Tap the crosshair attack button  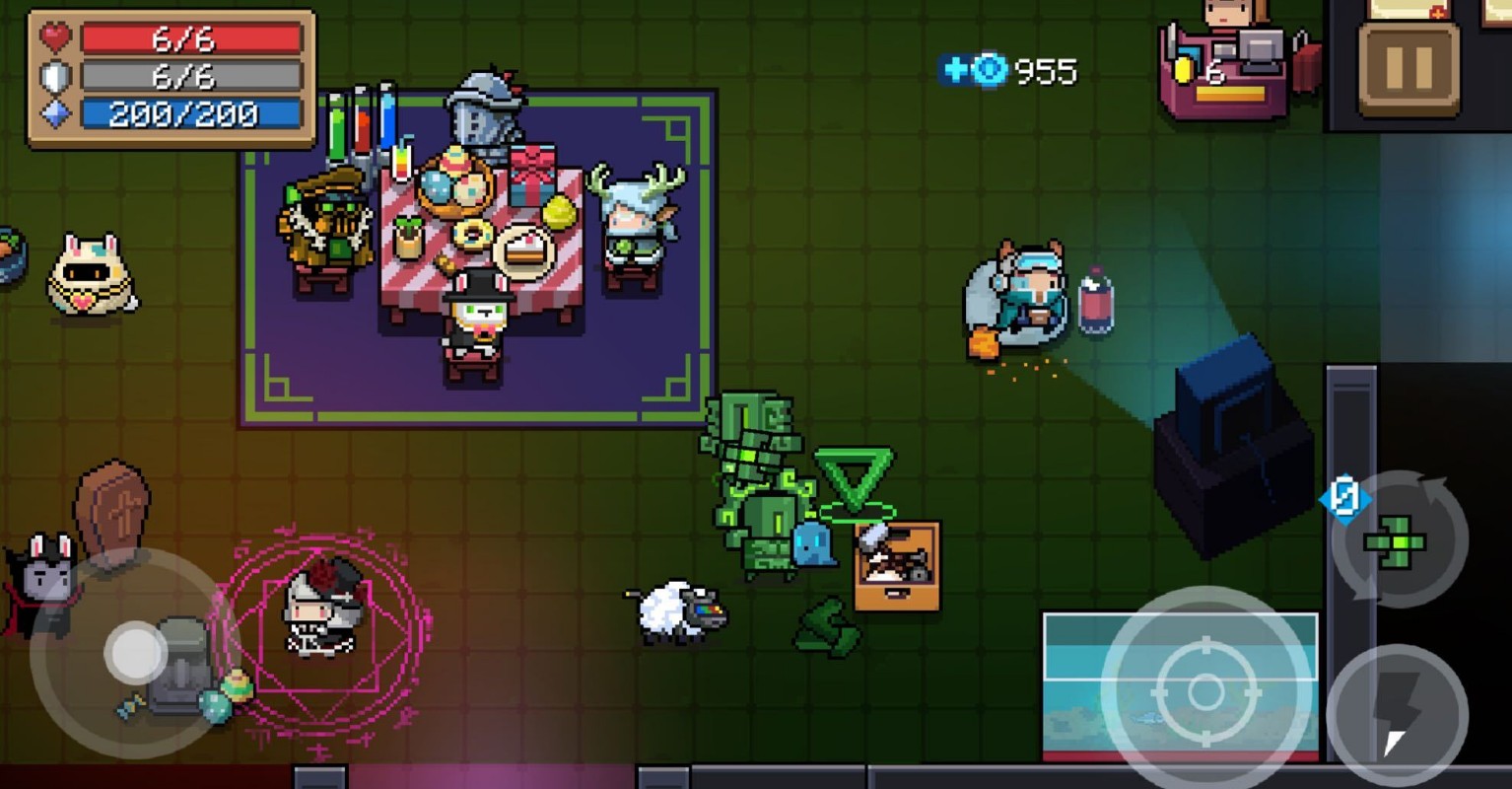pyautogui.click(x=1205, y=692)
